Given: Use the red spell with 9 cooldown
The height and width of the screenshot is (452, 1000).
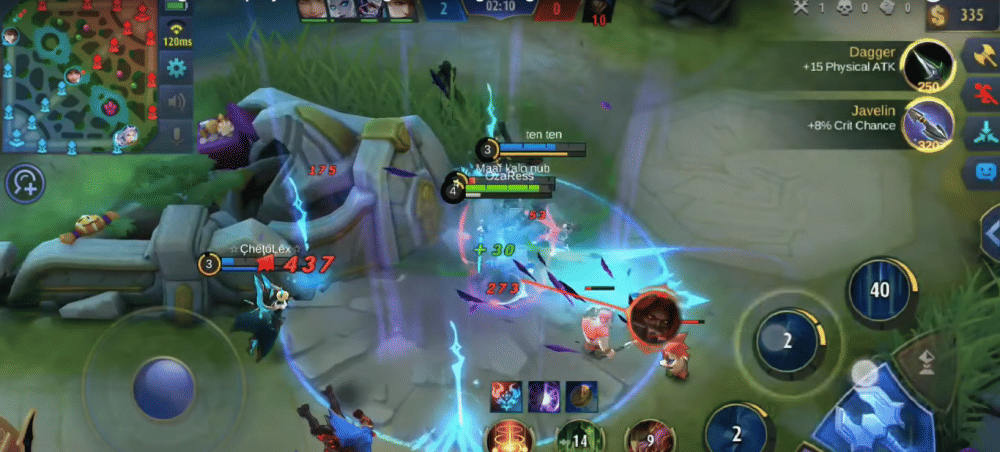Looking at the screenshot, I should [x=648, y=437].
